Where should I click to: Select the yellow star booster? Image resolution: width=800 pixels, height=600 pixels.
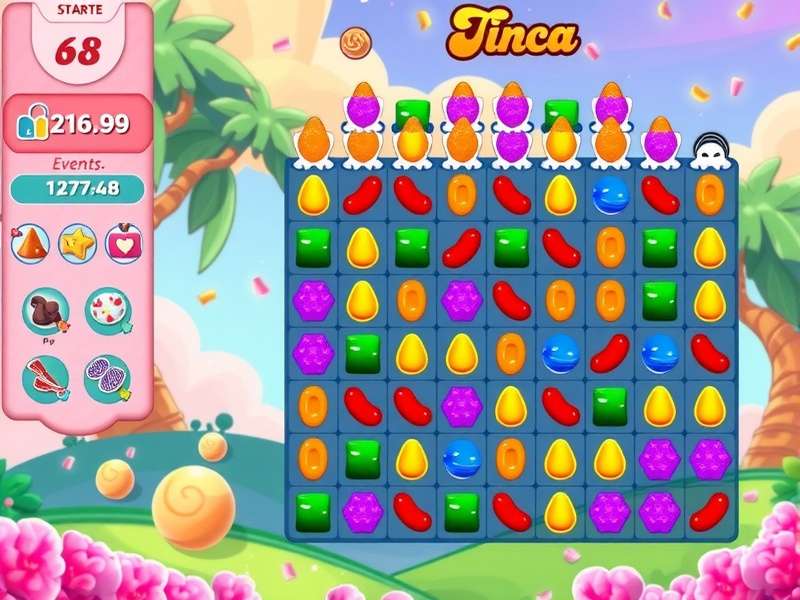(x=77, y=243)
